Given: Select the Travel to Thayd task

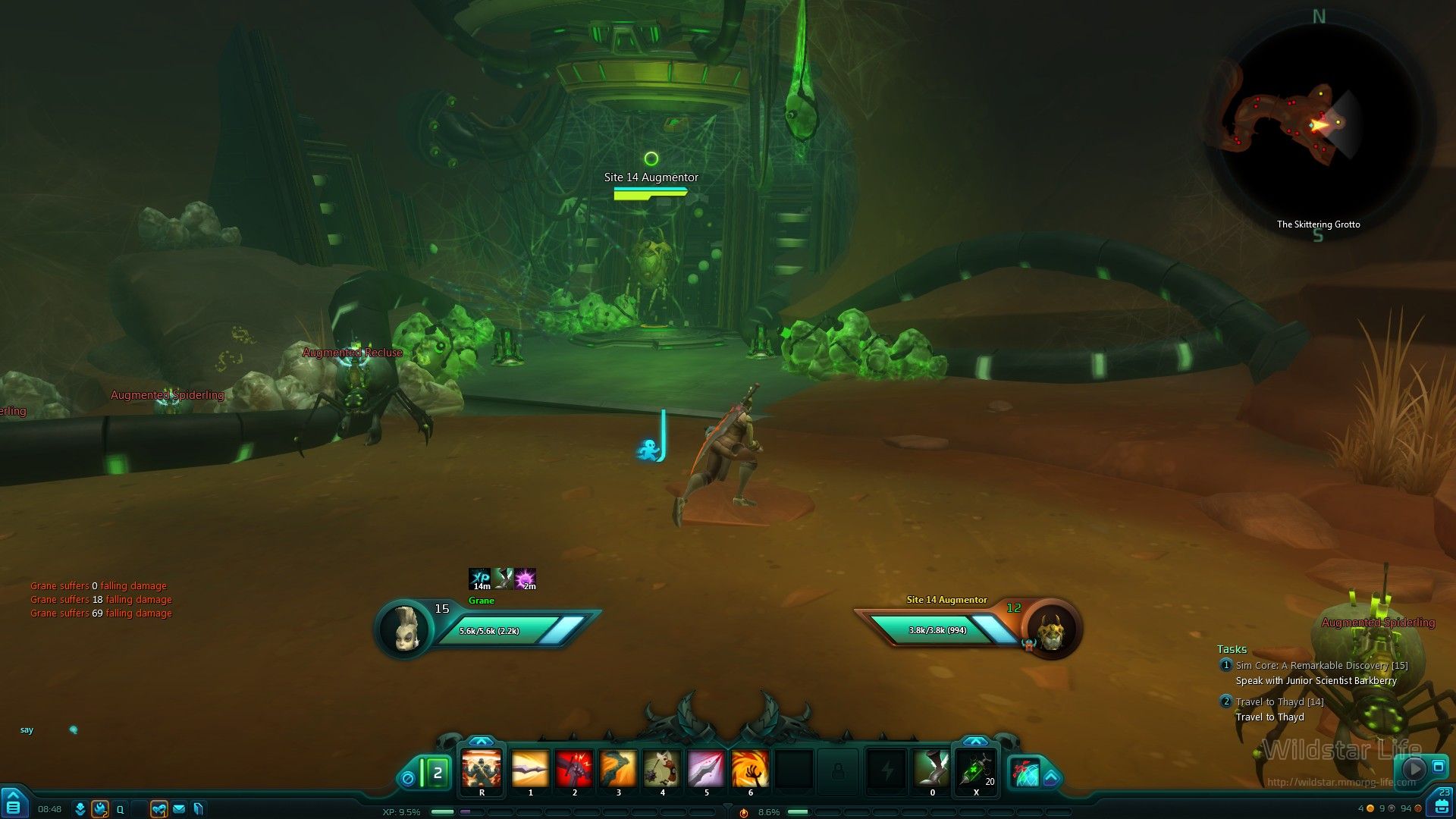Looking at the screenshot, I should (1279, 702).
